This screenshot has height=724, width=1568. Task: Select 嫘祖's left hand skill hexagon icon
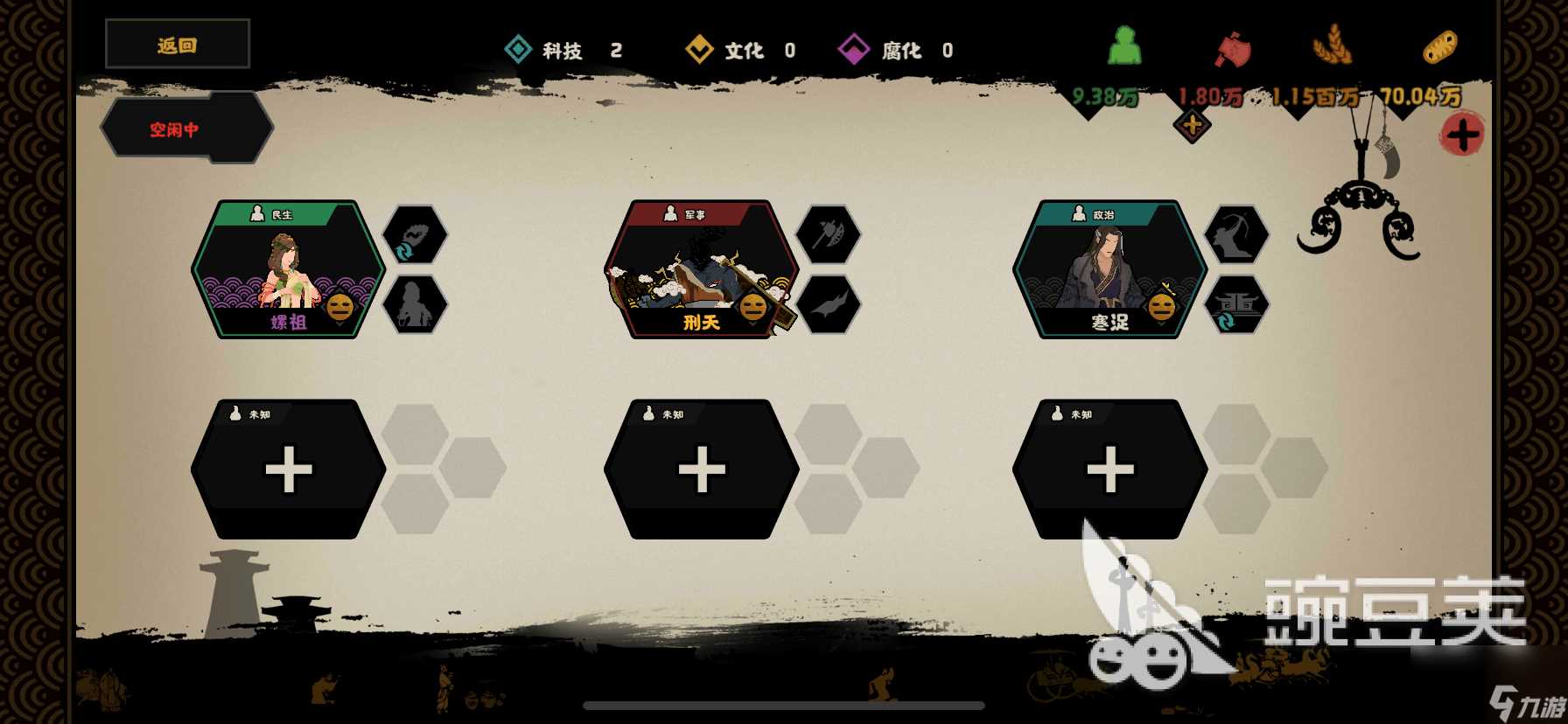pyautogui.click(x=417, y=306)
